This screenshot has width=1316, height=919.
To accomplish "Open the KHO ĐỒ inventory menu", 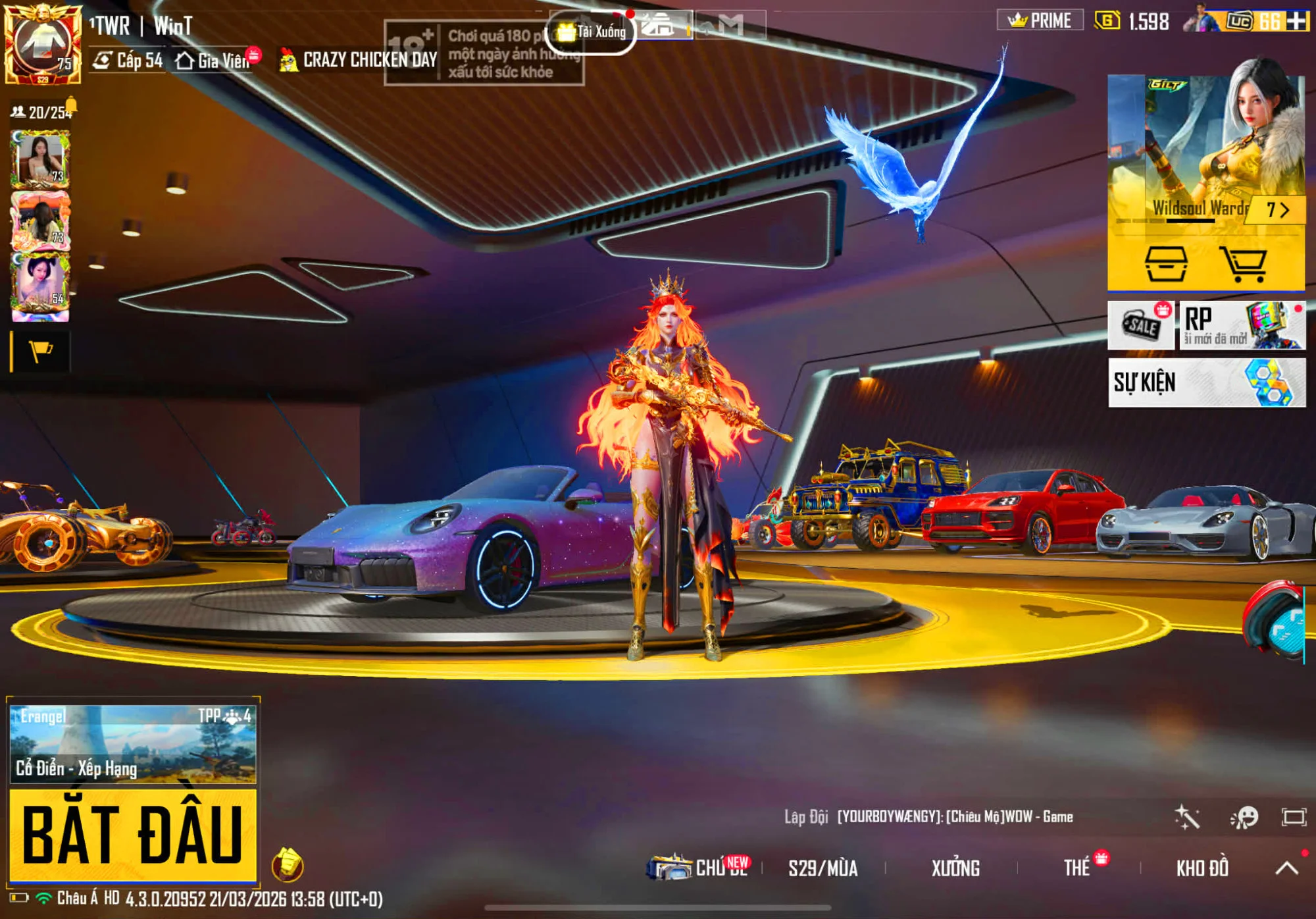I will click(1202, 868).
